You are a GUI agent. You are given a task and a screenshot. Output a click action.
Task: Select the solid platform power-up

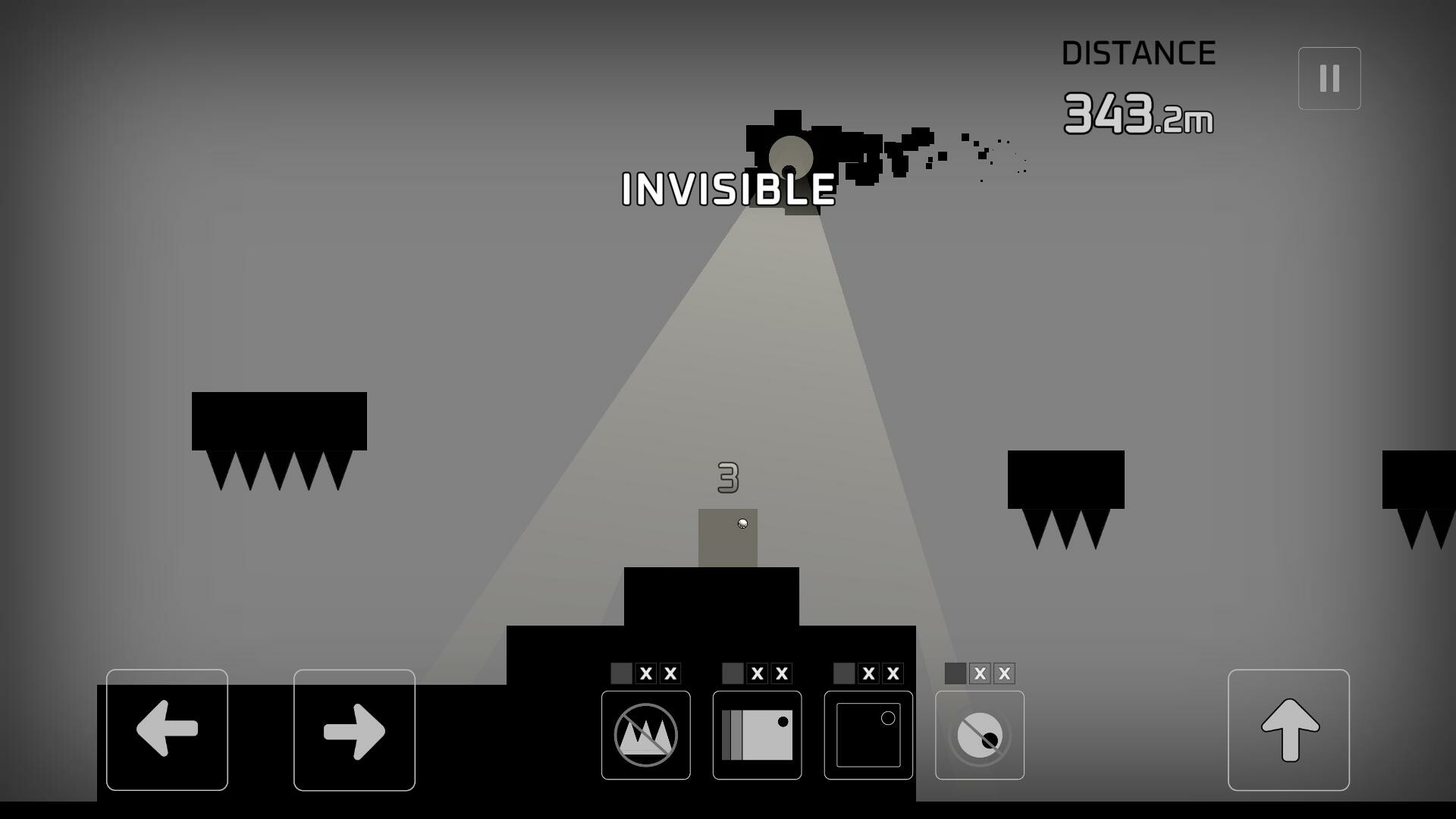(x=755, y=735)
